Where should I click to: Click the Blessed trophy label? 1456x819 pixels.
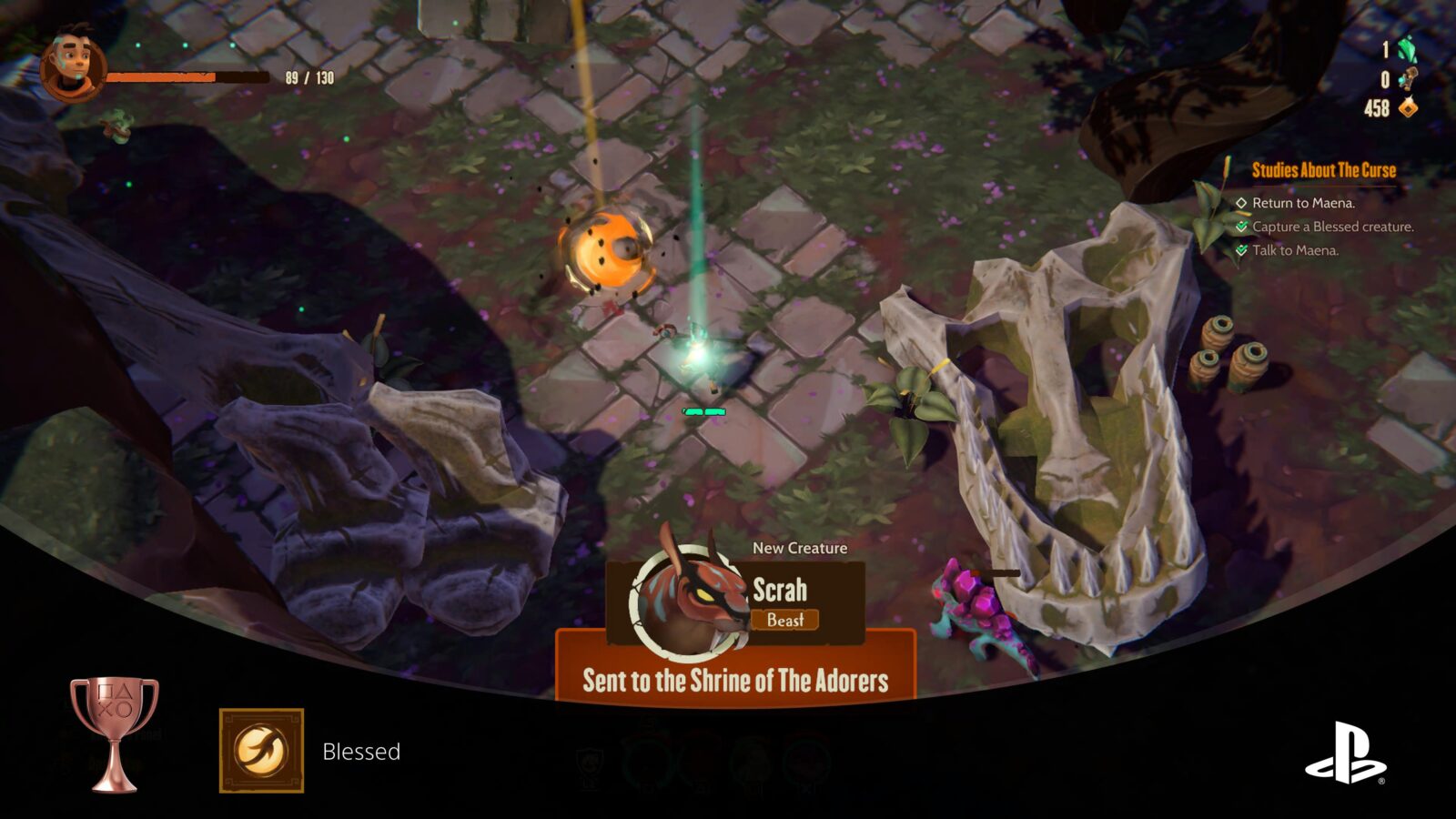(x=362, y=753)
